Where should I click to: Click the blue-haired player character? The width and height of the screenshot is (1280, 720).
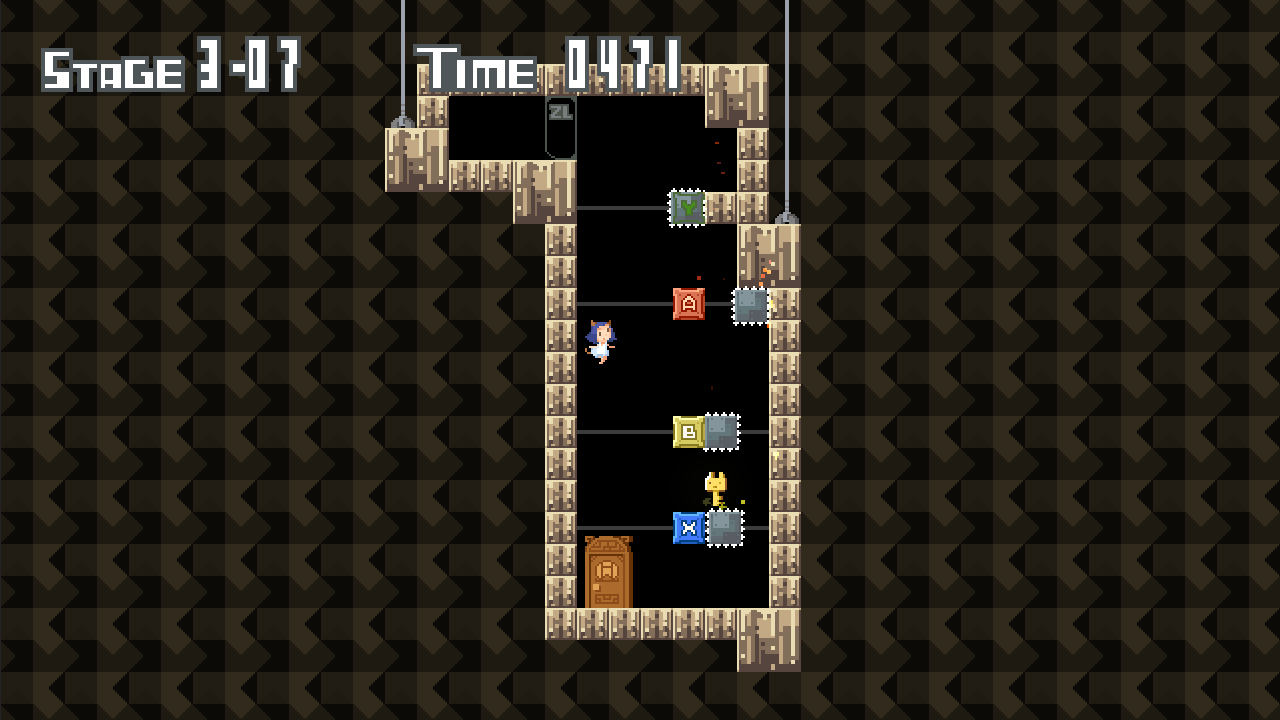point(602,342)
